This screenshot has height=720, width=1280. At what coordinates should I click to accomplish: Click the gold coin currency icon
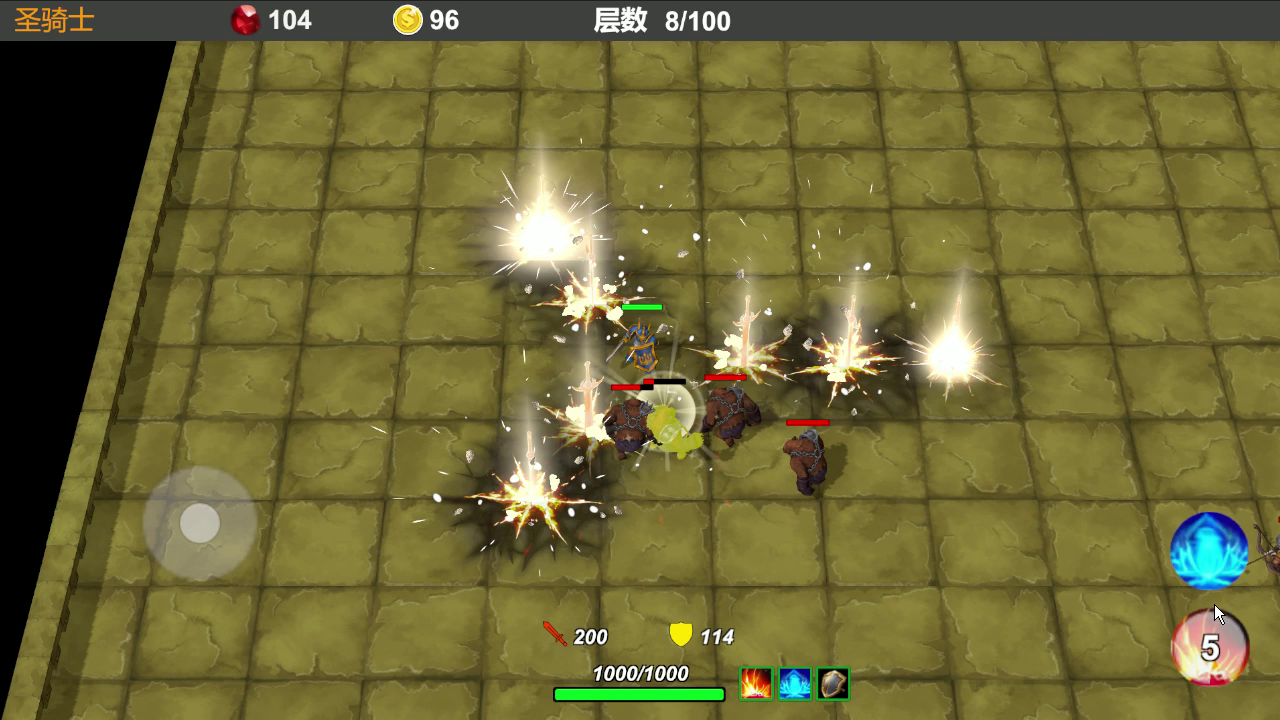pos(406,20)
